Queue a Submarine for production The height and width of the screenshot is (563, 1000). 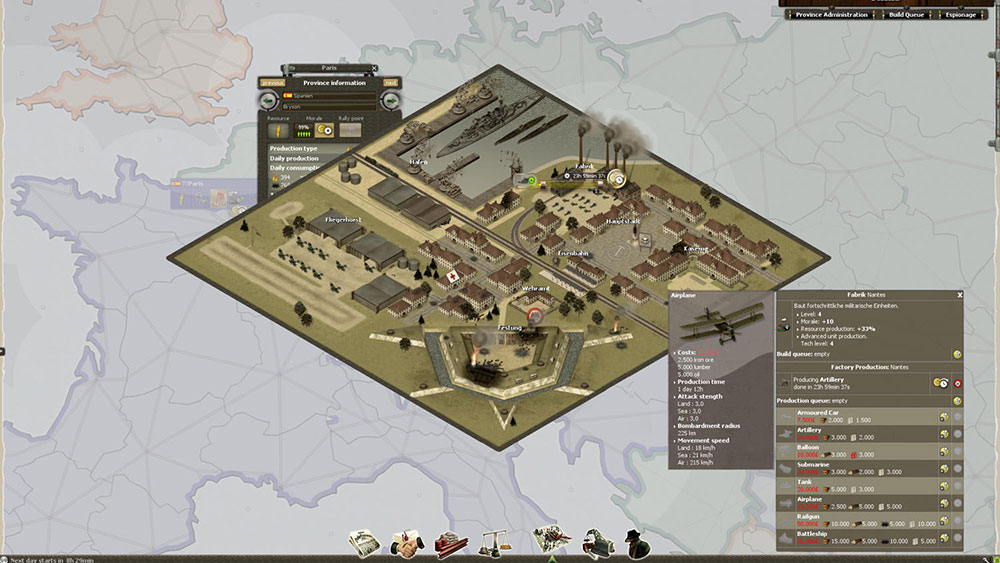[943, 469]
